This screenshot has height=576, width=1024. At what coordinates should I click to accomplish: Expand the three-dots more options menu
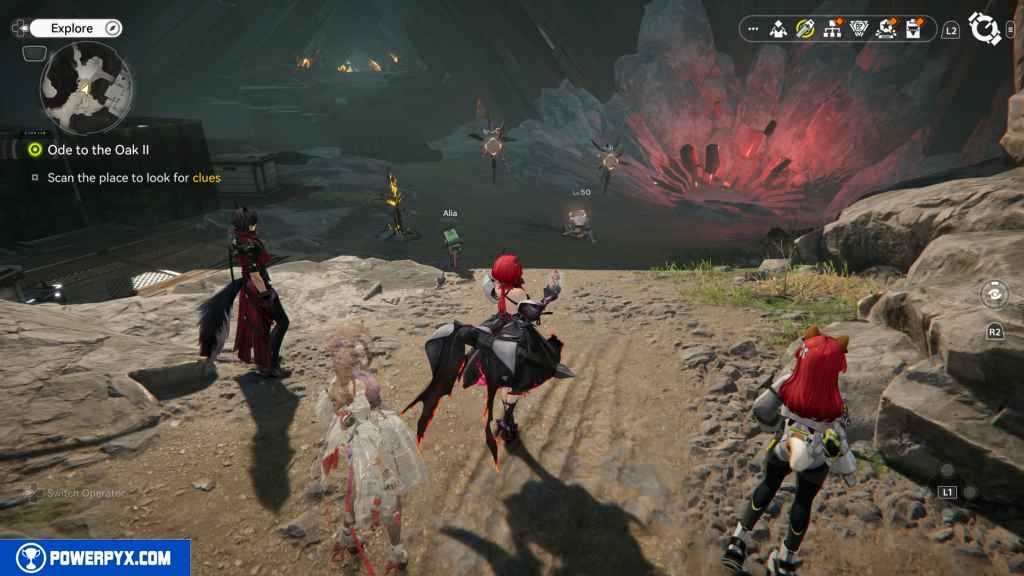(753, 29)
